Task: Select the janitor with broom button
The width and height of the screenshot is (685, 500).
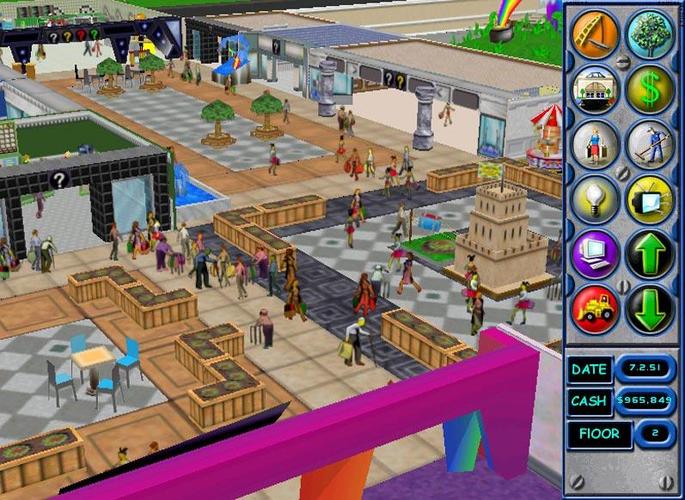Action: [650, 144]
